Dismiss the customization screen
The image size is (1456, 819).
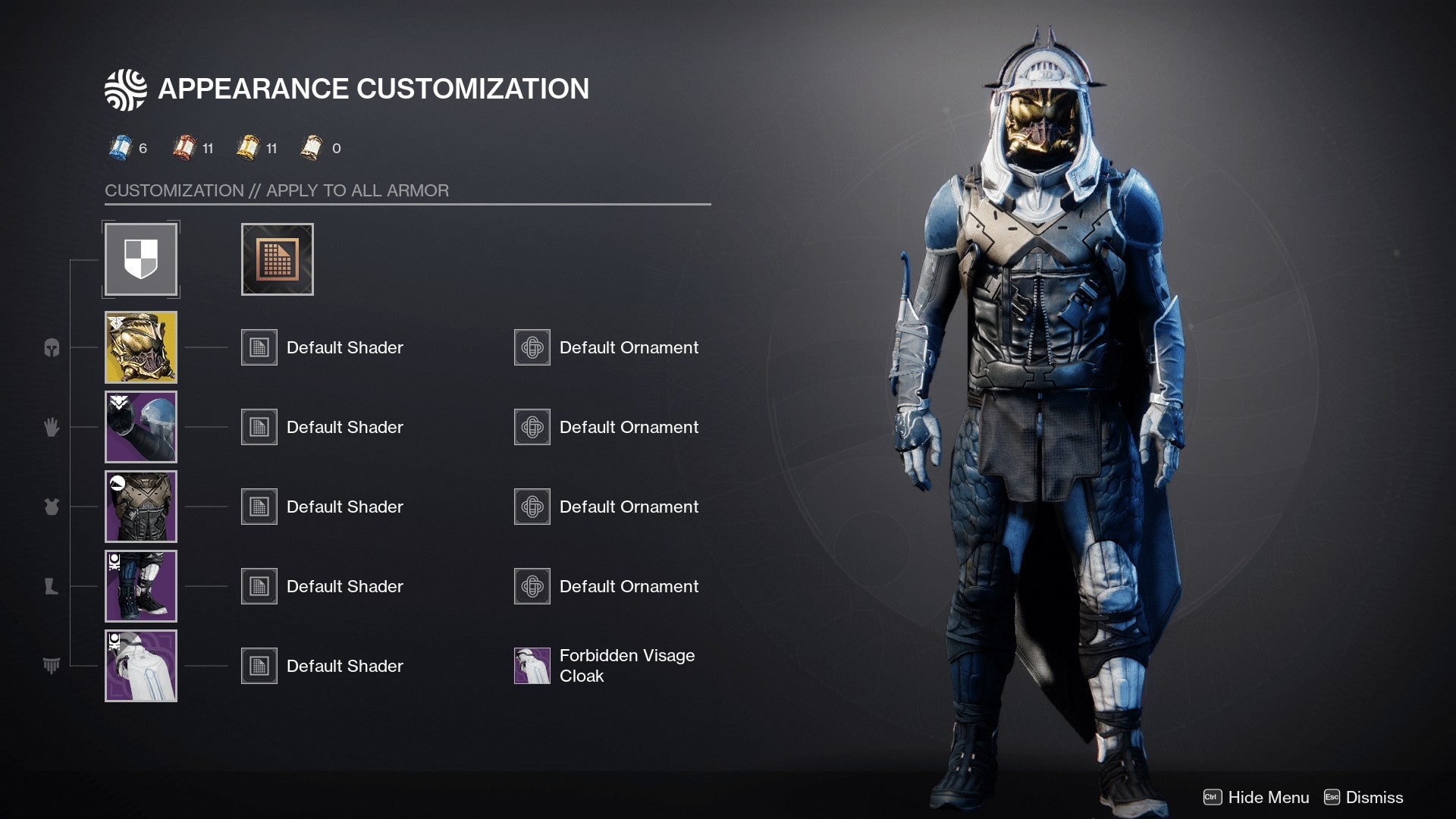(x=1373, y=798)
